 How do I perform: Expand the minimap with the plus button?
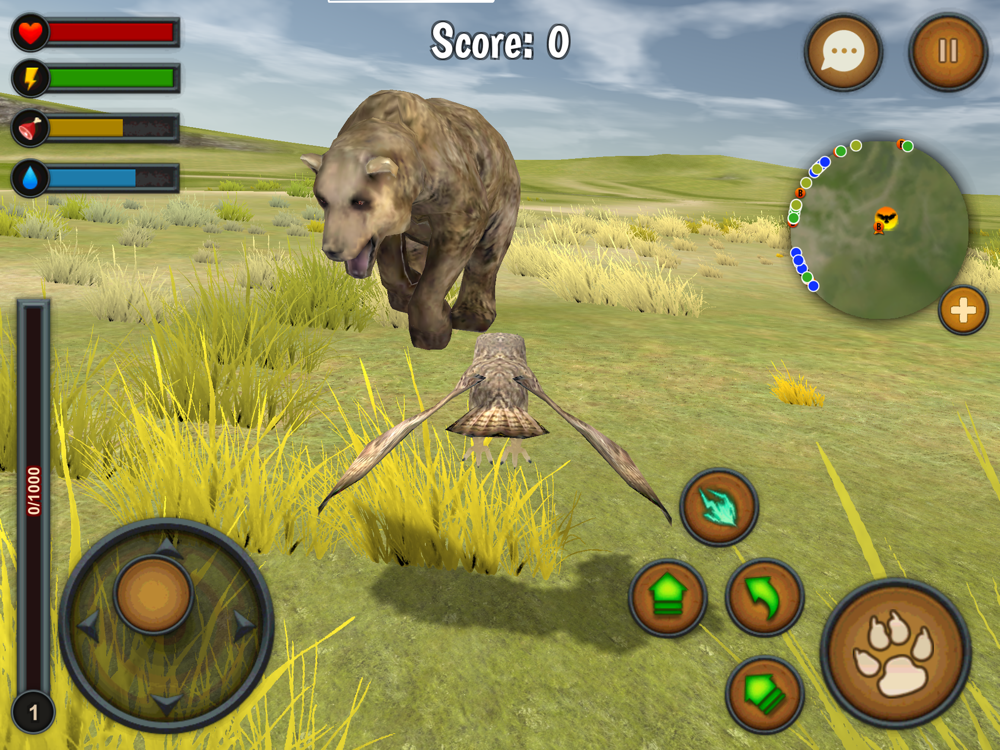coord(963,310)
